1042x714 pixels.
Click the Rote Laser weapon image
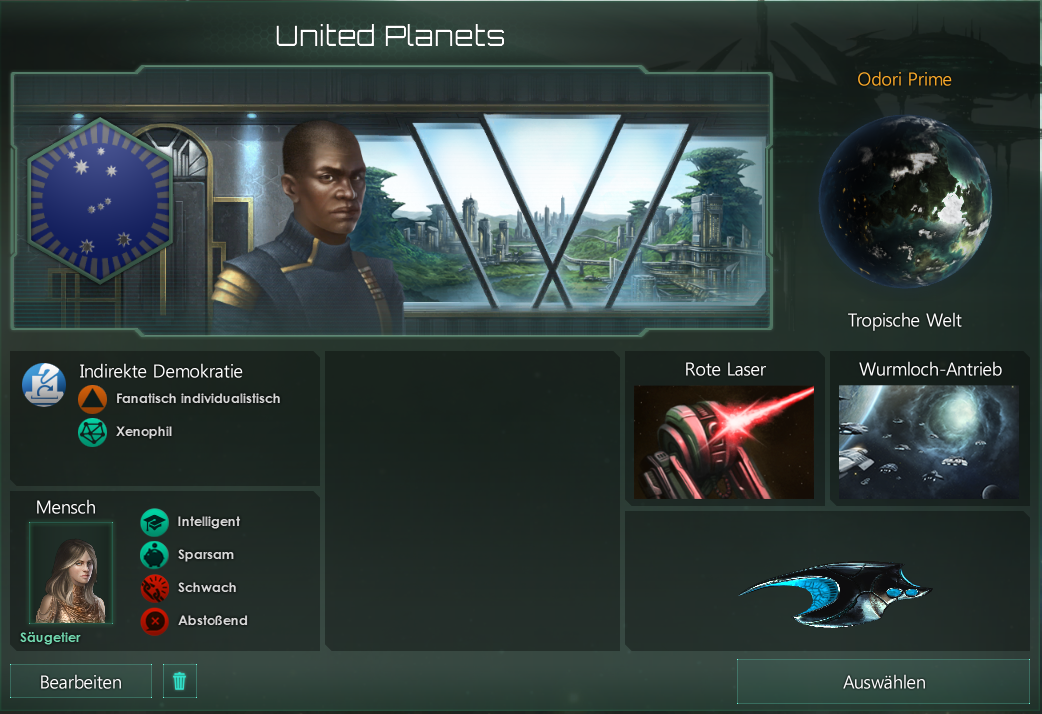(724, 442)
